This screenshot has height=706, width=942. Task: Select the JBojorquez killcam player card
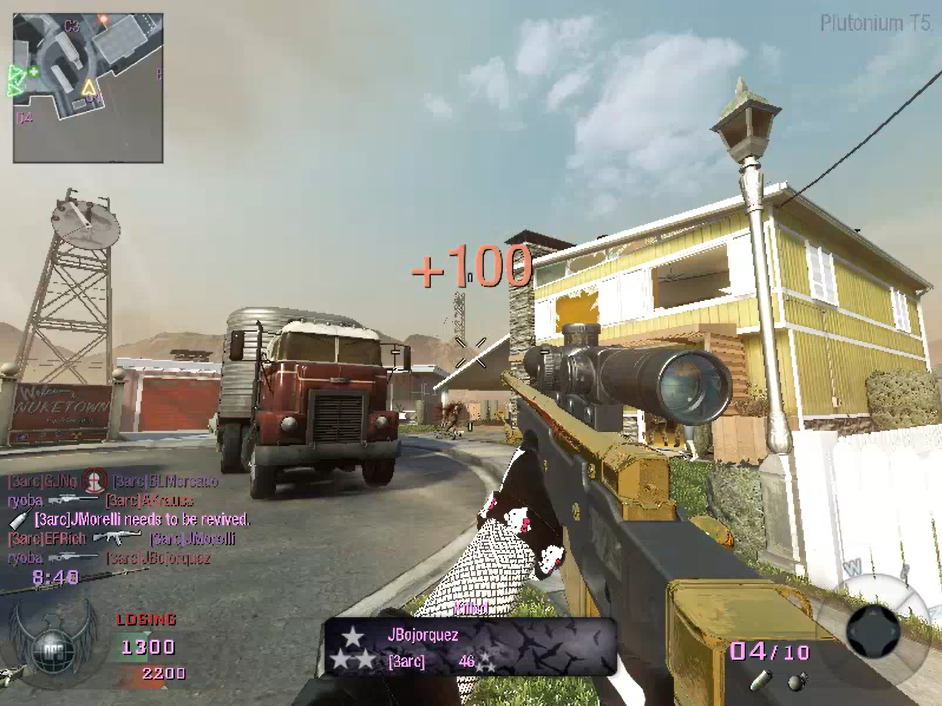tap(468, 646)
